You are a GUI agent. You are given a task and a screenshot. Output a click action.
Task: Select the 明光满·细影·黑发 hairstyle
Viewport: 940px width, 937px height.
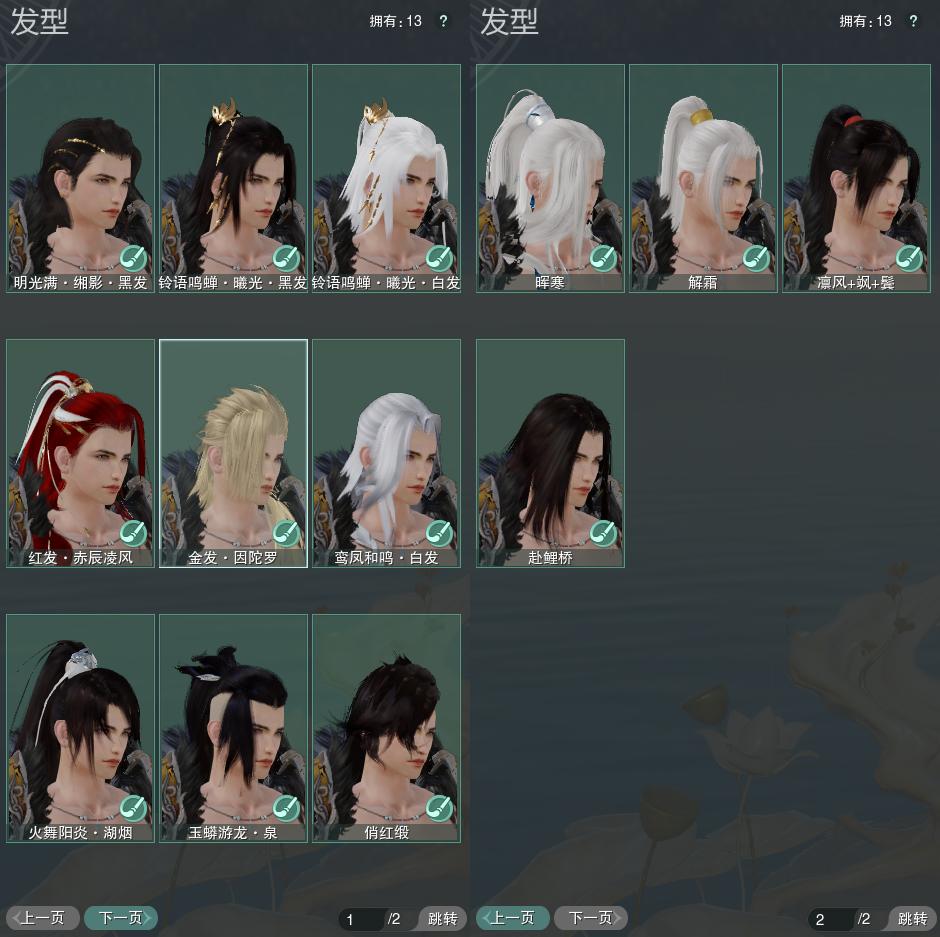80,170
